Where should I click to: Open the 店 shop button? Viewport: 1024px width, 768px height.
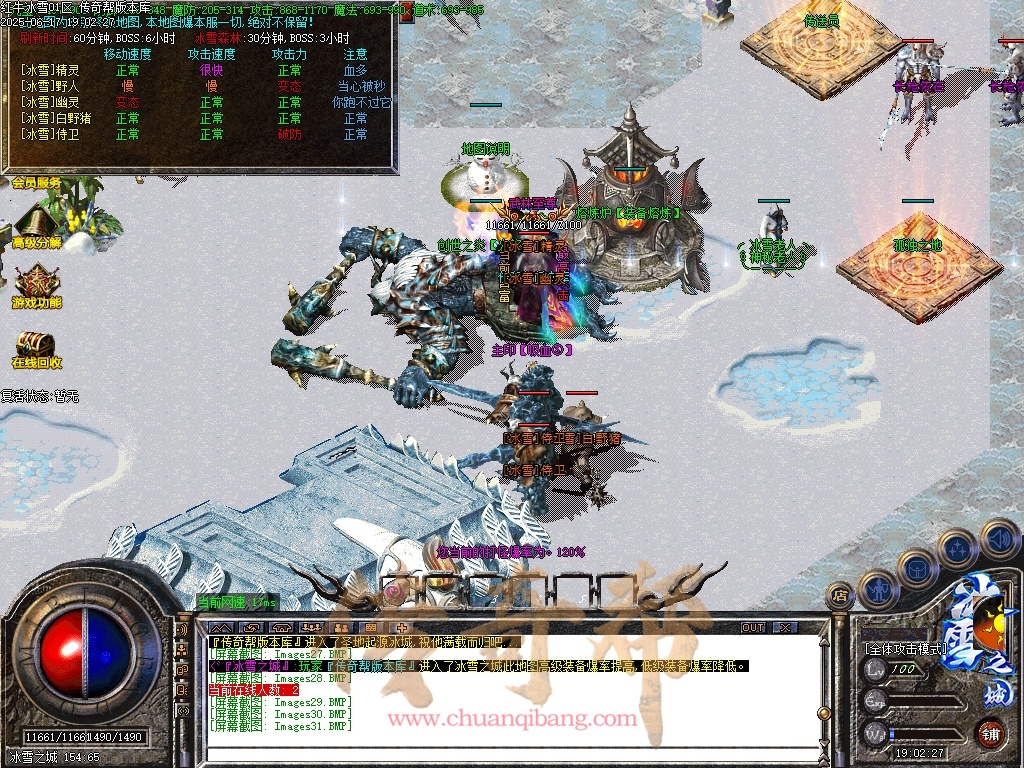(x=840, y=596)
